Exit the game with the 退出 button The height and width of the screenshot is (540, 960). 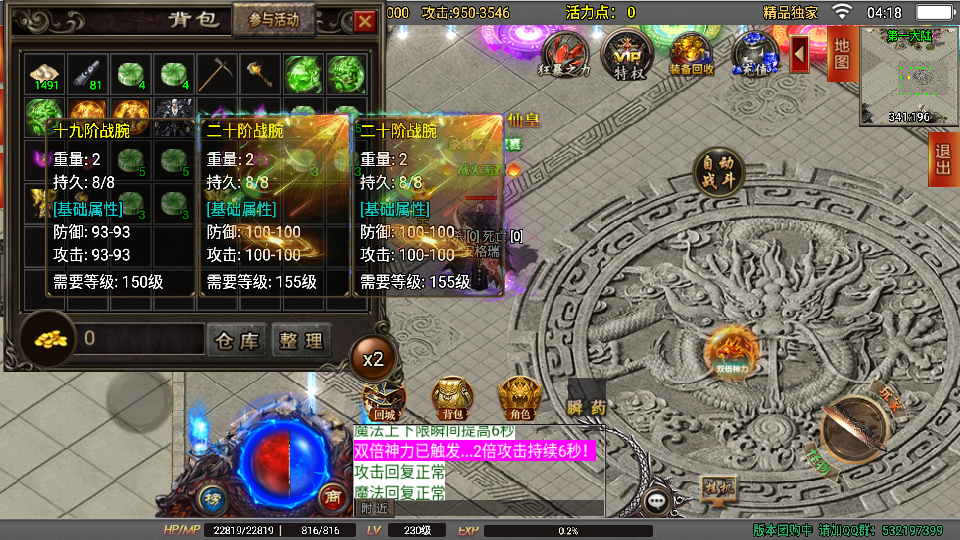(x=942, y=159)
